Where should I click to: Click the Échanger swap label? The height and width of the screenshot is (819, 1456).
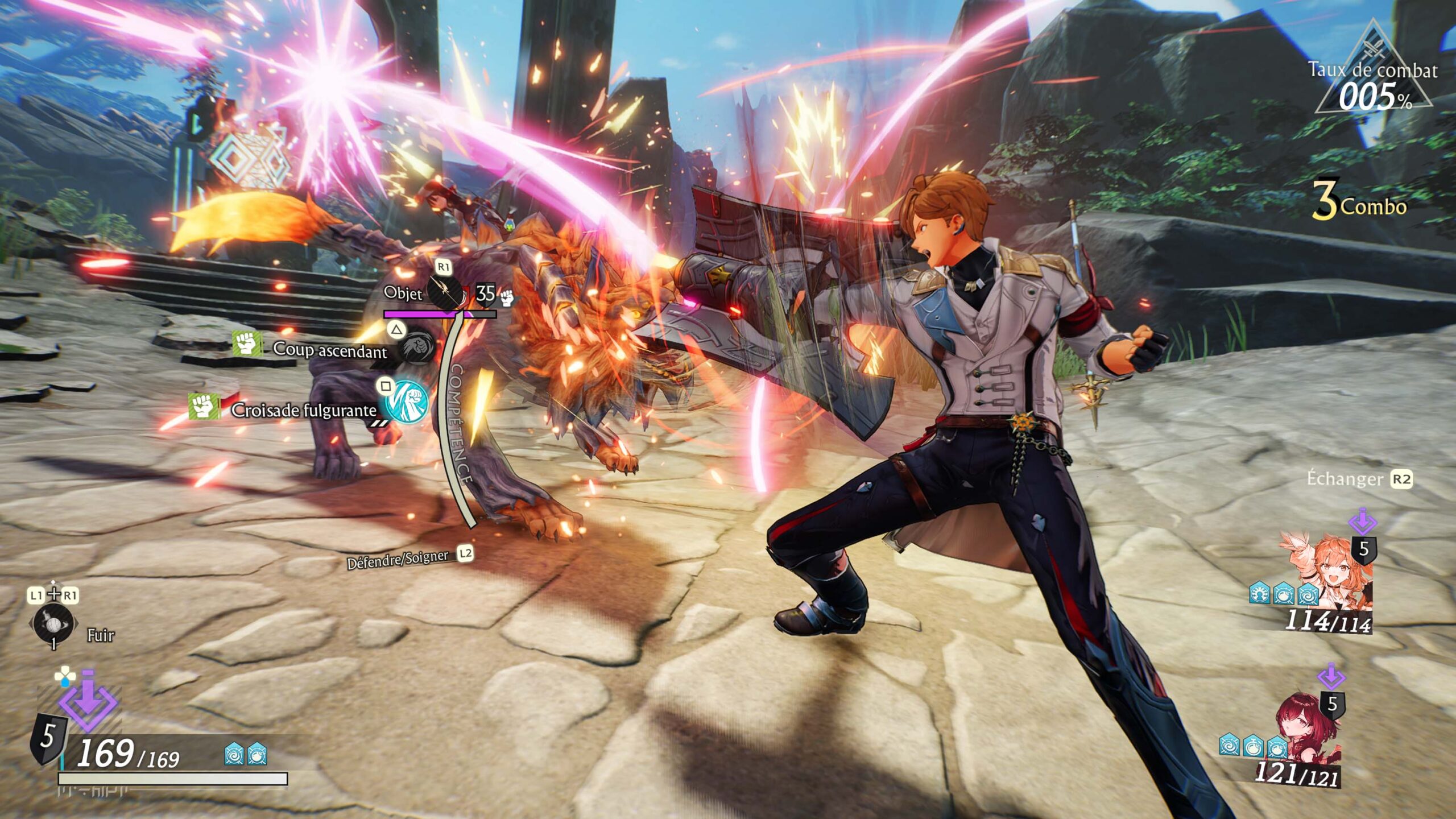(x=1345, y=479)
